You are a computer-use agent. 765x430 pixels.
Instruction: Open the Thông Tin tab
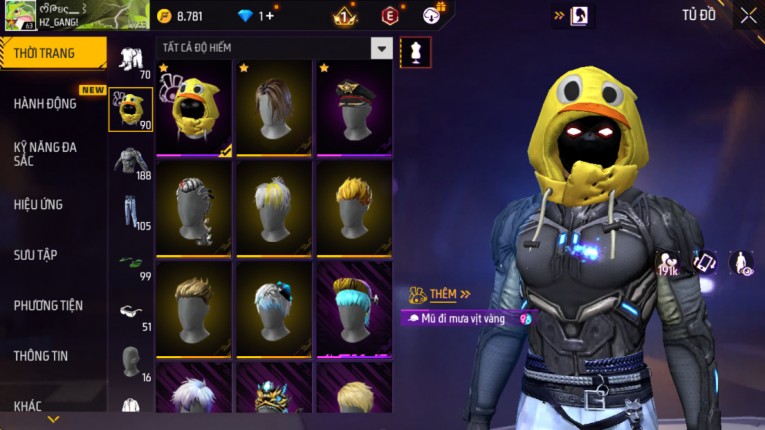(40, 355)
